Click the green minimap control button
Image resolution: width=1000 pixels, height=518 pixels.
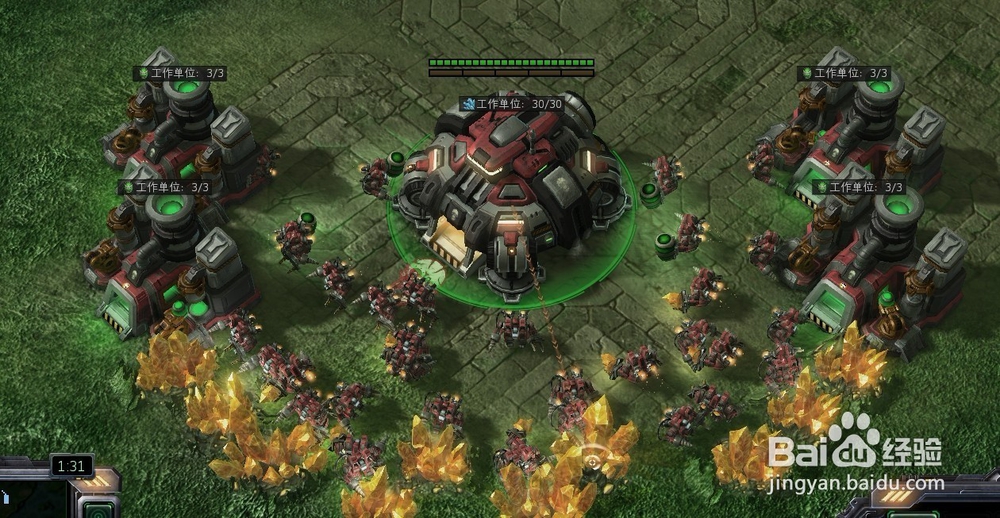[x=99, y=510]
